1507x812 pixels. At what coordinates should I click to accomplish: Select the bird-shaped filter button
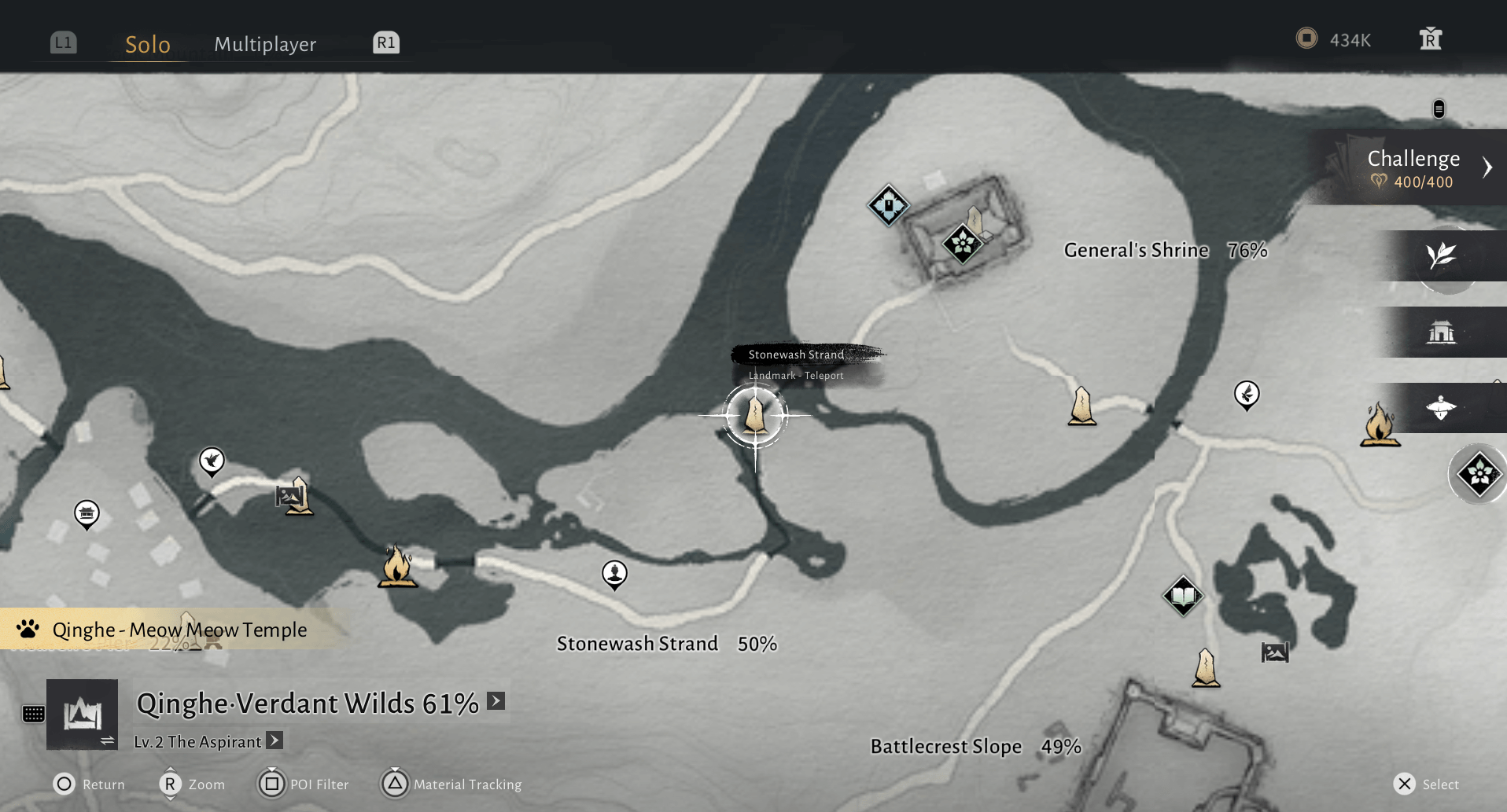1441,408
